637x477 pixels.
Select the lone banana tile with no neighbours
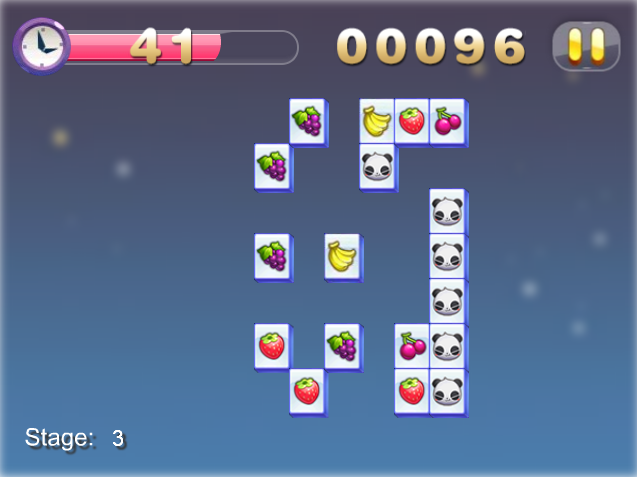[341, 256]
